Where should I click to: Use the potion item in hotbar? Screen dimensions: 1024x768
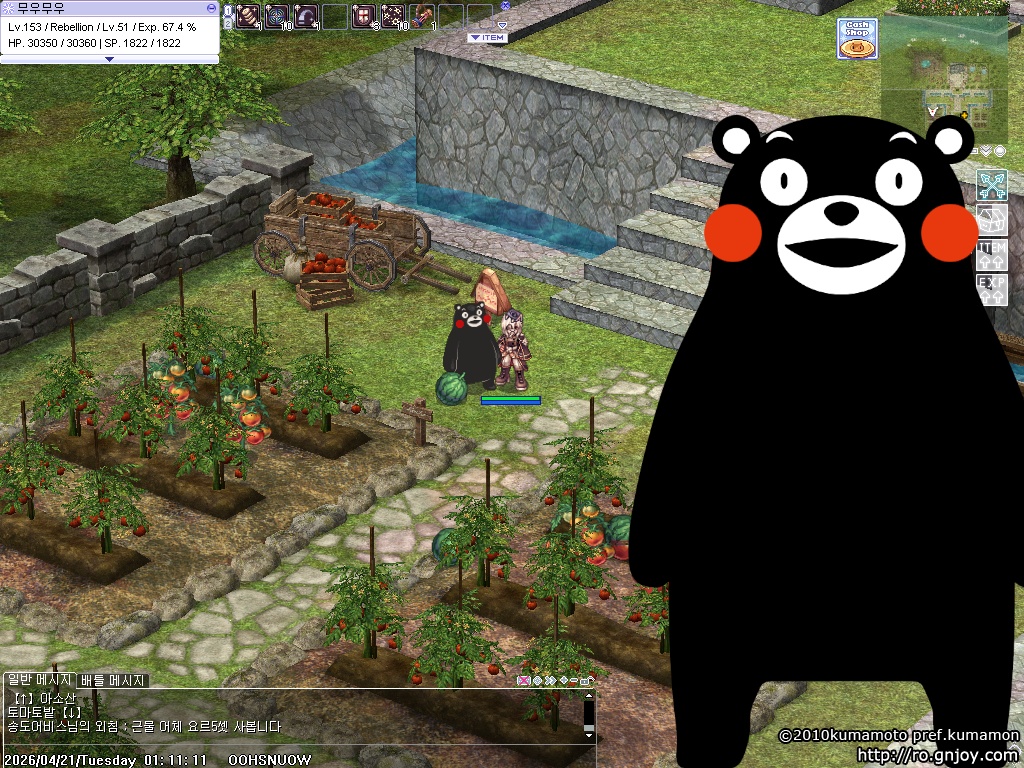point(423,16)
